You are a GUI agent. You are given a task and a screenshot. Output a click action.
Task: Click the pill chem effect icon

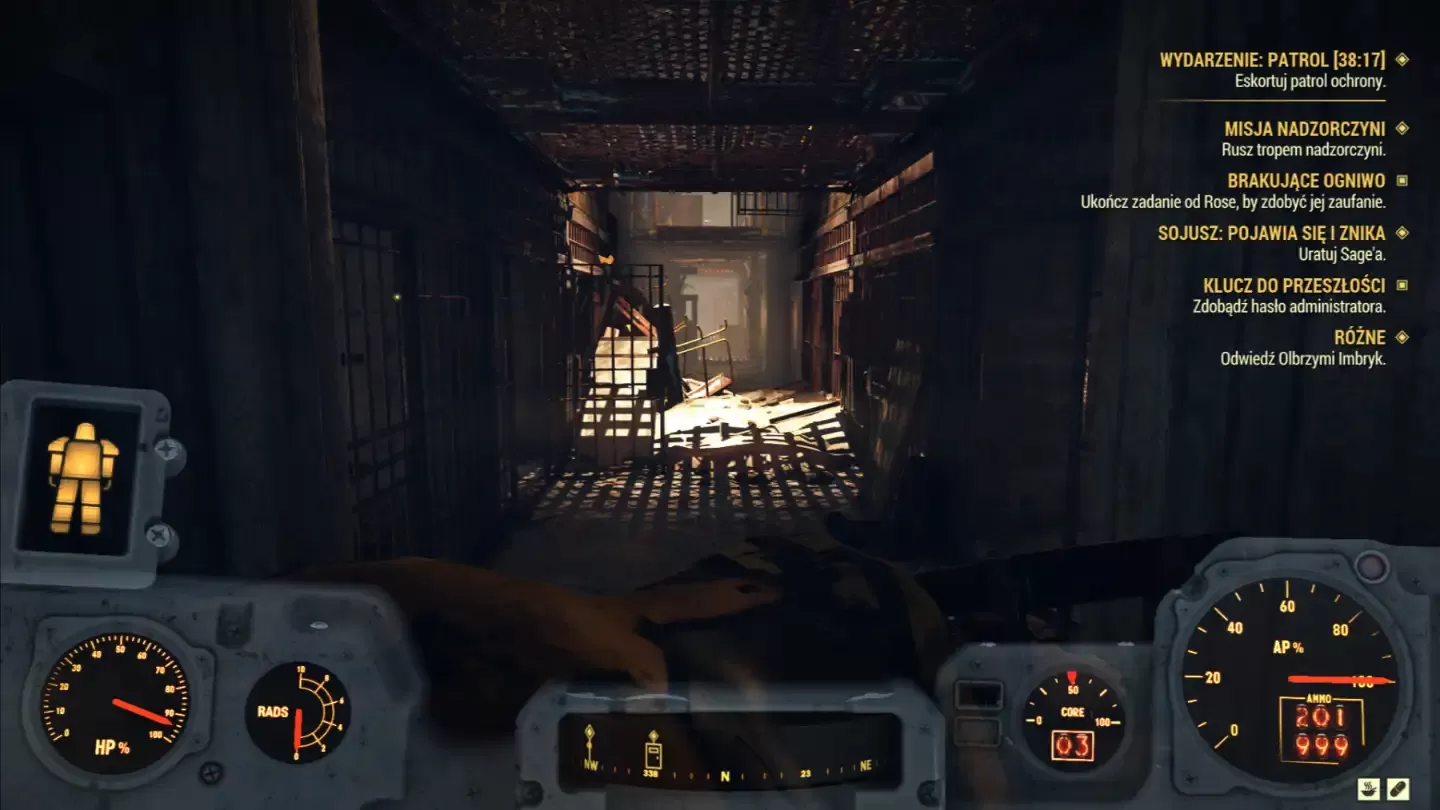1398,789
